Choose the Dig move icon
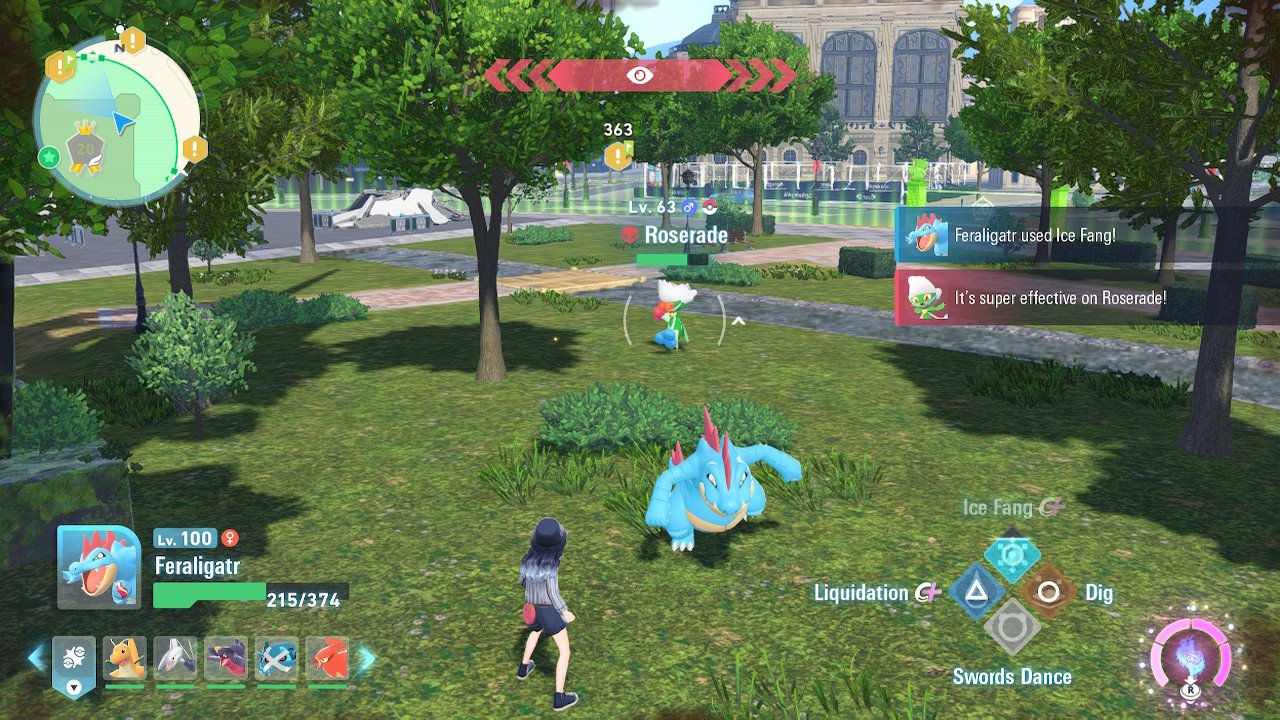This screenshot has height=720, width=1280. (x=1048, y=592)
